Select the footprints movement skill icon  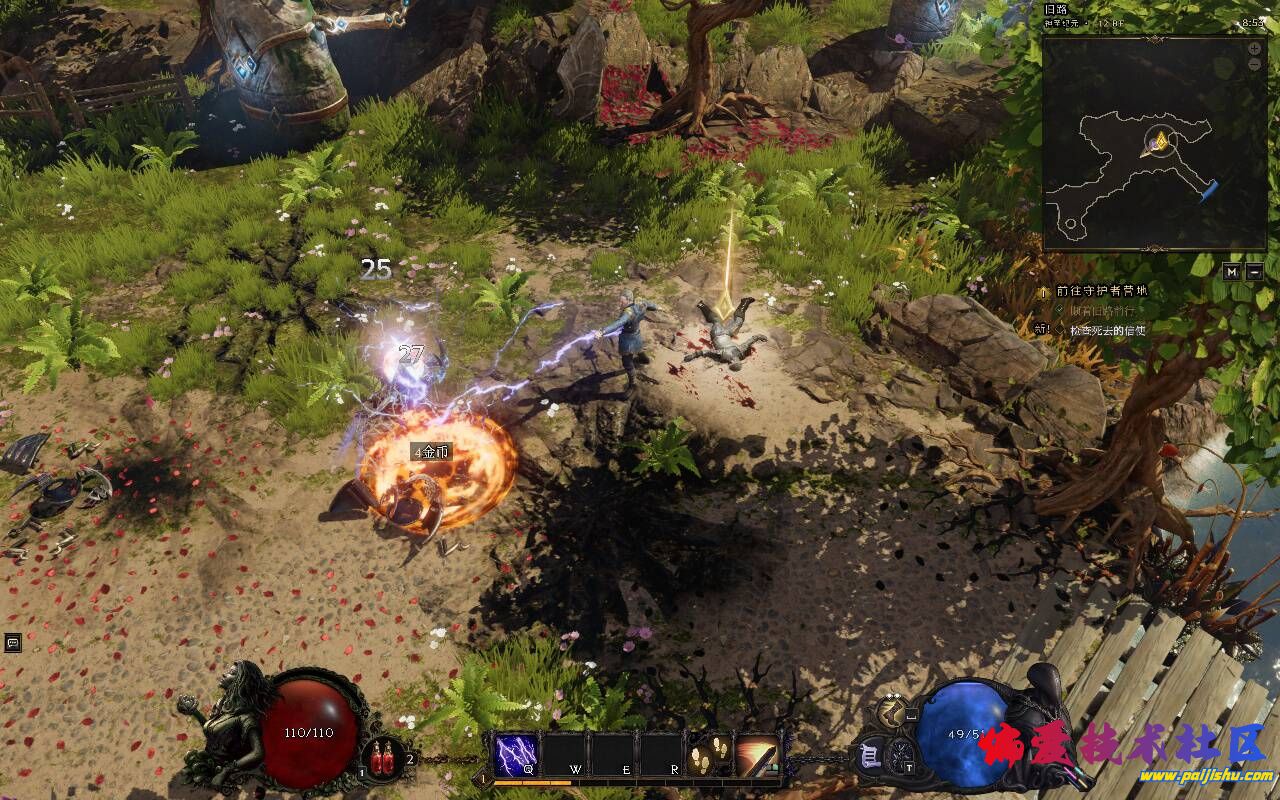coord(709,754)
